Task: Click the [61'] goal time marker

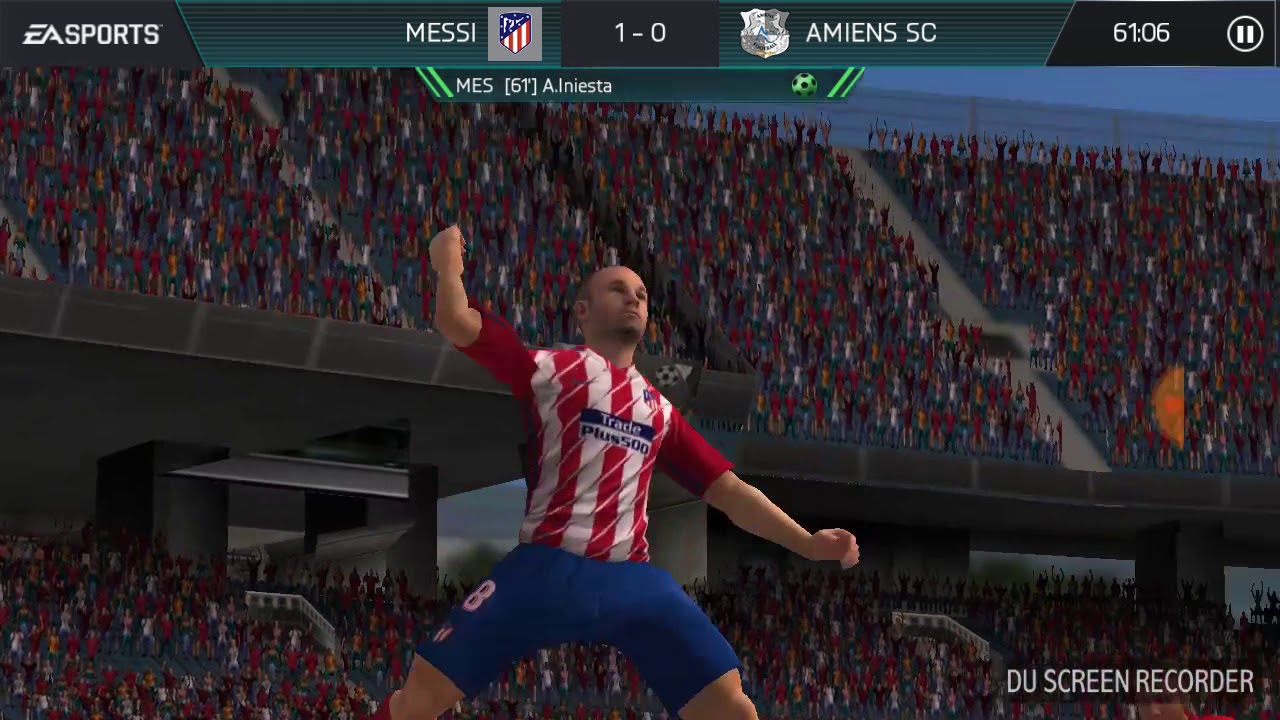Action: pyautogui.click(x=521, y=86)
